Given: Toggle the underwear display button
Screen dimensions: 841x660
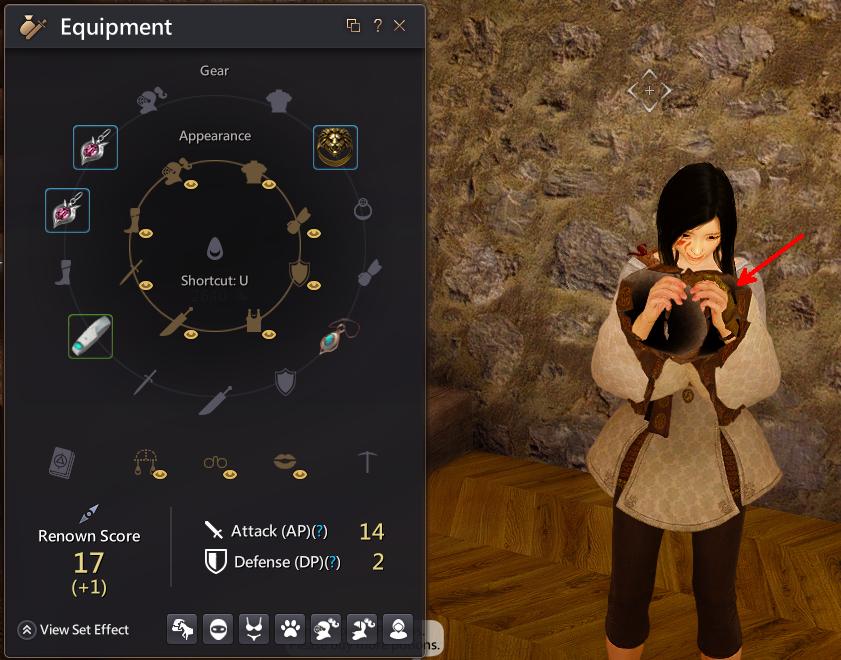Looking at the screenshot, I should click(x=254, y=629).
